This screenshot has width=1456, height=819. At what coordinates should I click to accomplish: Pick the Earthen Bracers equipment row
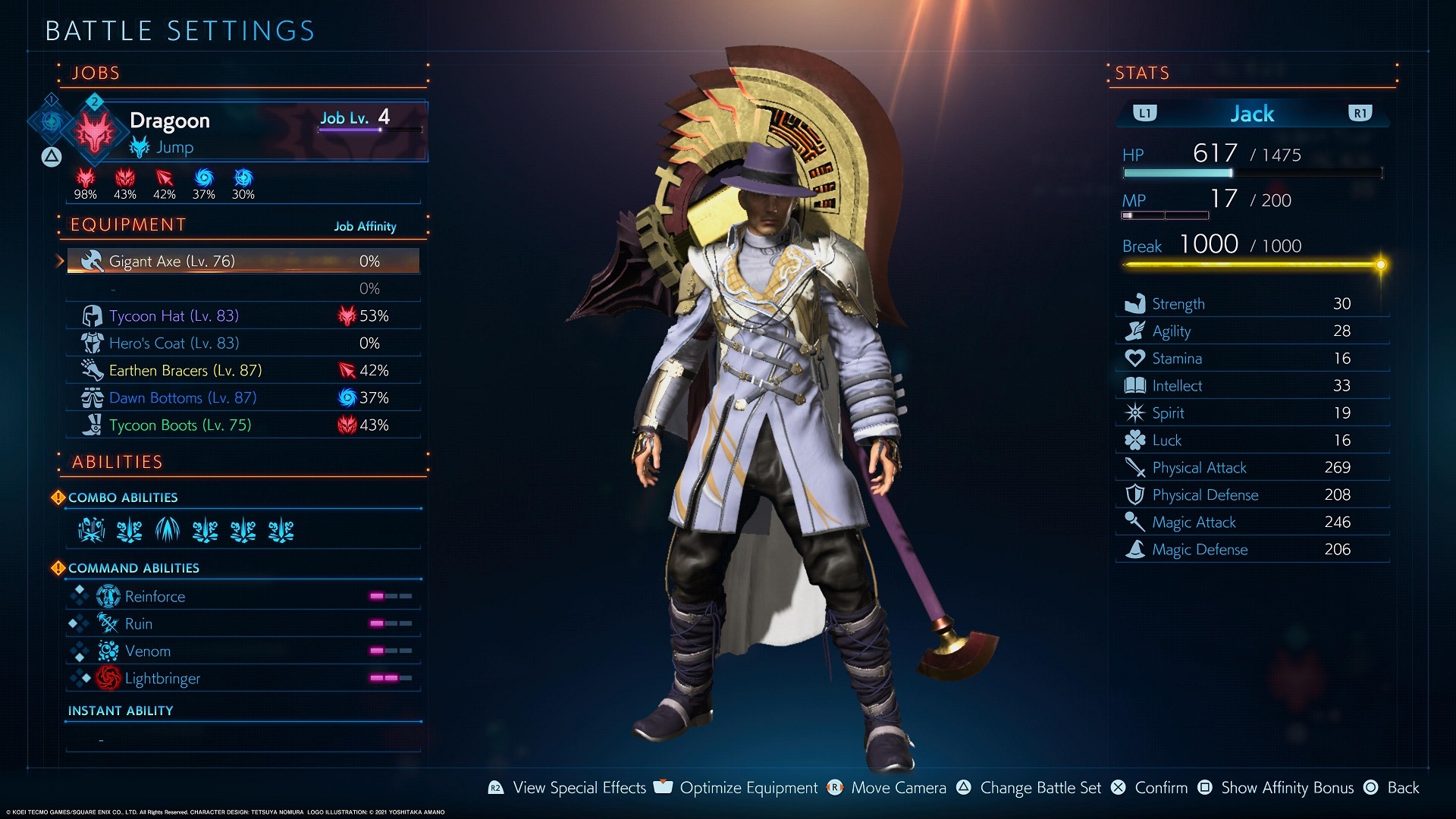click(x=243, y=370)
